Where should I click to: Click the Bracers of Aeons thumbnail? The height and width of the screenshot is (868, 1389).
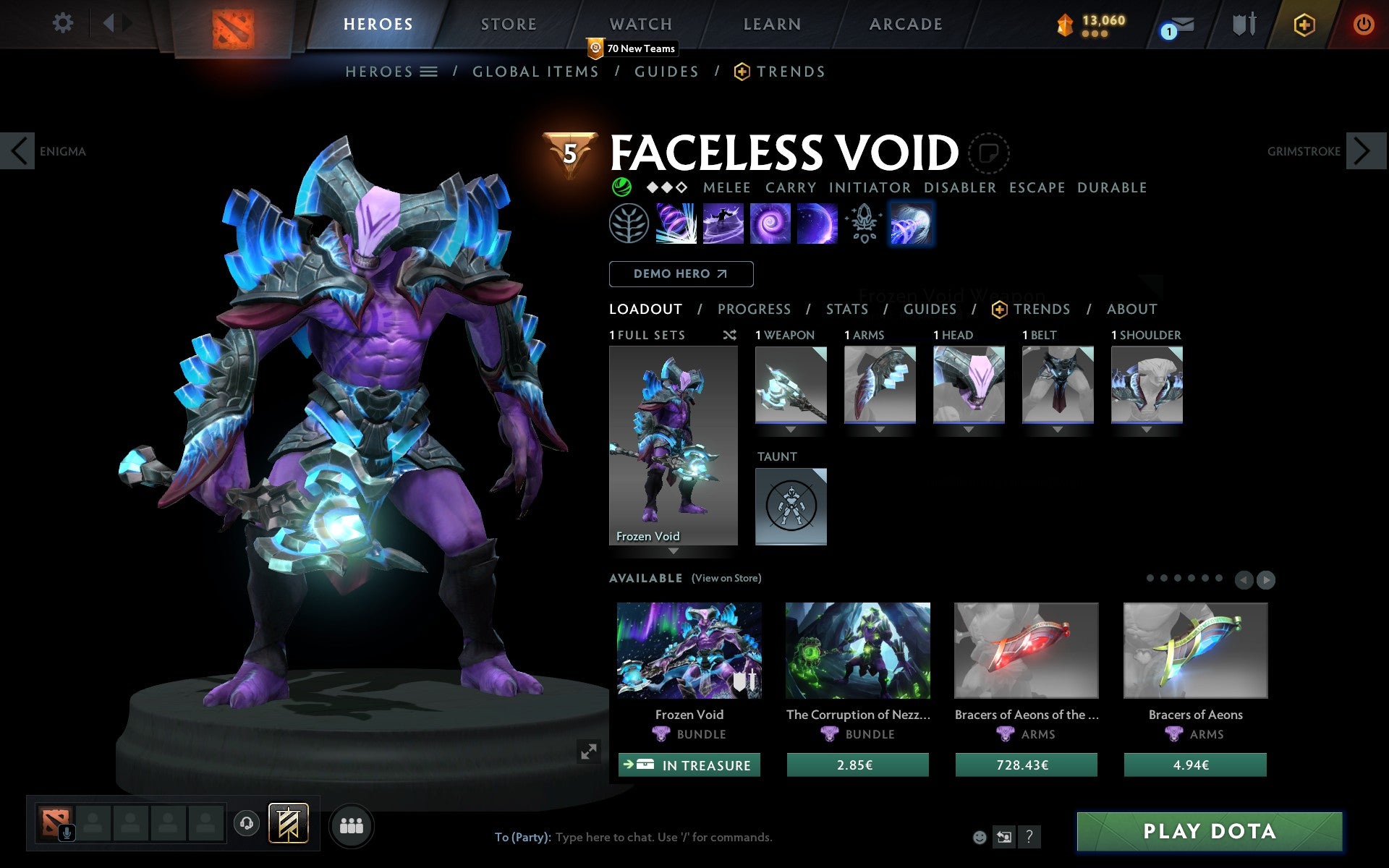tap(1195, 650)
